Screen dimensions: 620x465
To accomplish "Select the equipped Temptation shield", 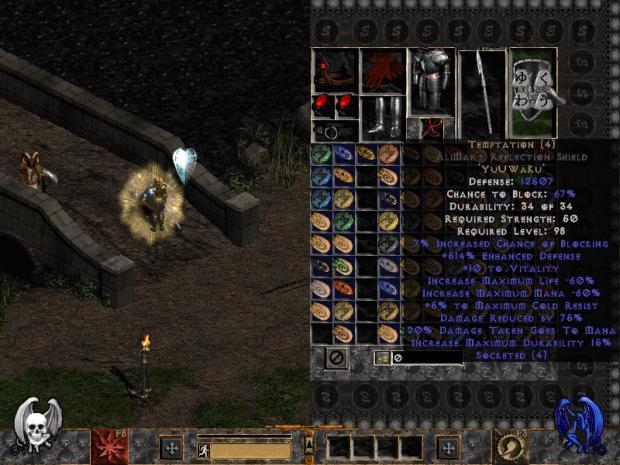I will pos(532,94).
